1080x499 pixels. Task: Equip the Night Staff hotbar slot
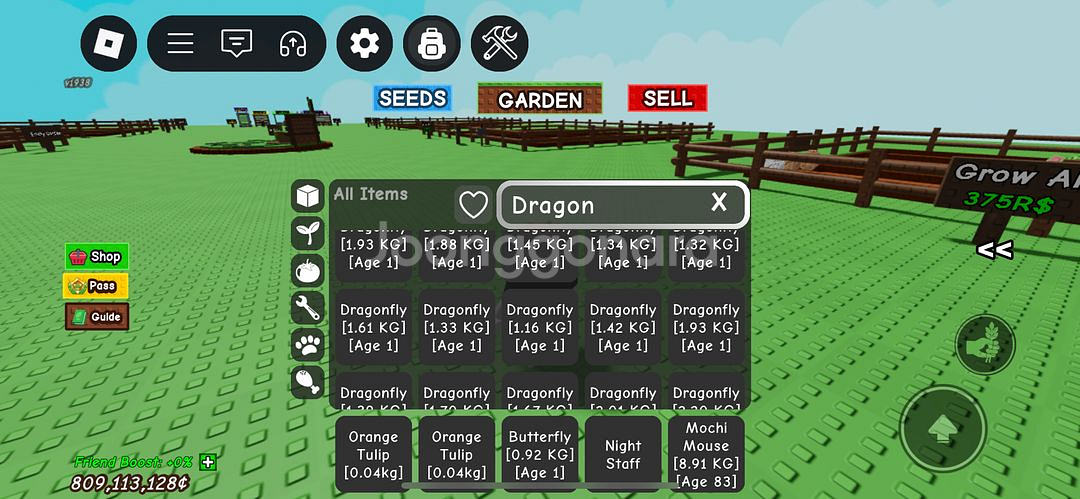(x=623, y=455)
